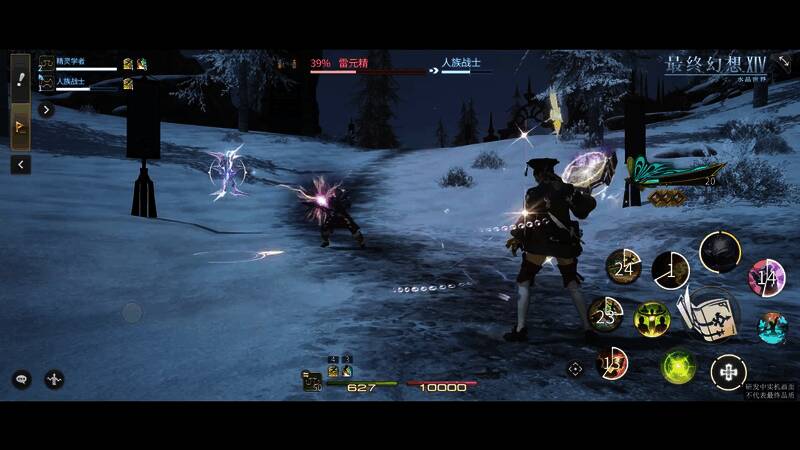The image size is (800, 450).
Task: Activate the skill with 24 second cooldown
Action: [624, 267]
